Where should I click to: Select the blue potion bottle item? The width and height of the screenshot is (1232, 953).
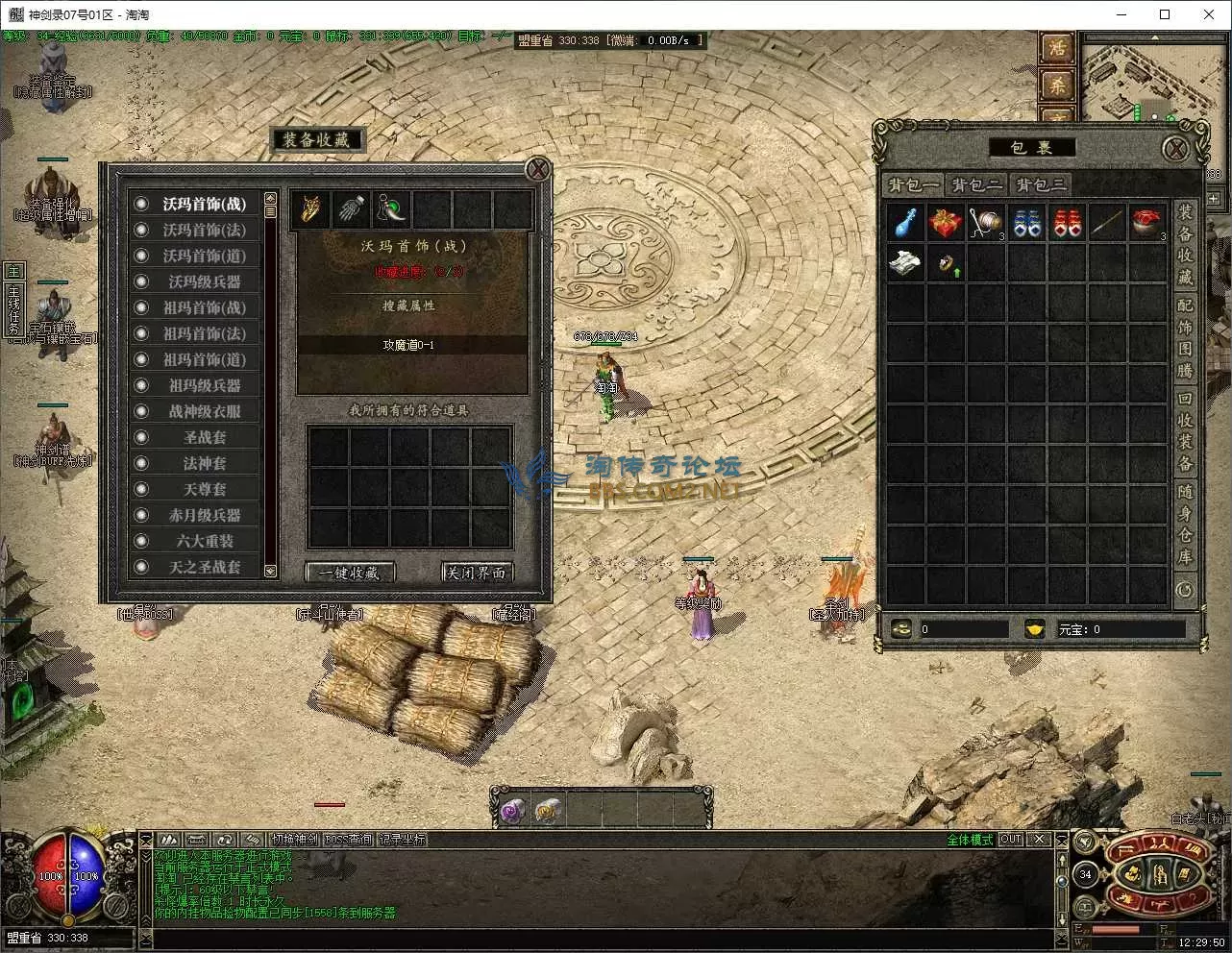[x=904, y=224]
